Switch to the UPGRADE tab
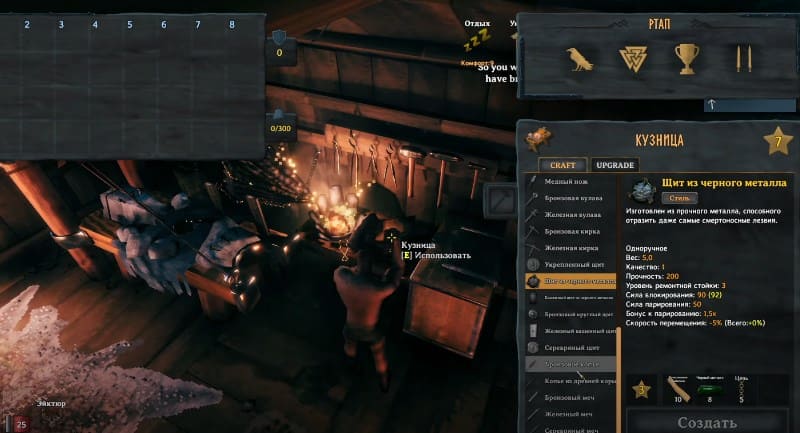The height and width of the screenshot is (433, 800). tap(615, 165)
